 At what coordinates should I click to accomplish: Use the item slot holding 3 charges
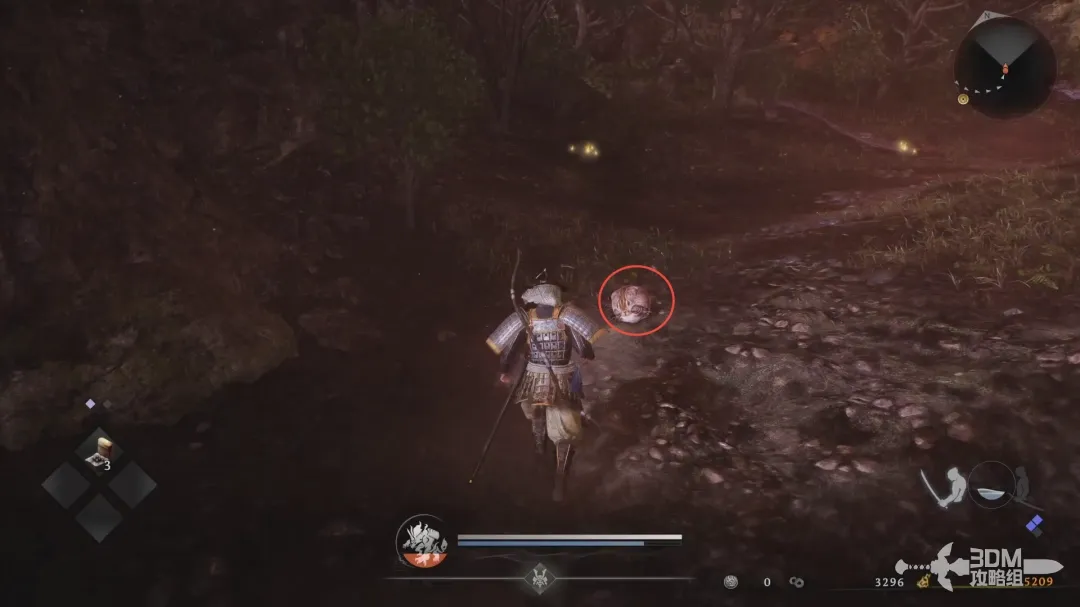point(99,450)
